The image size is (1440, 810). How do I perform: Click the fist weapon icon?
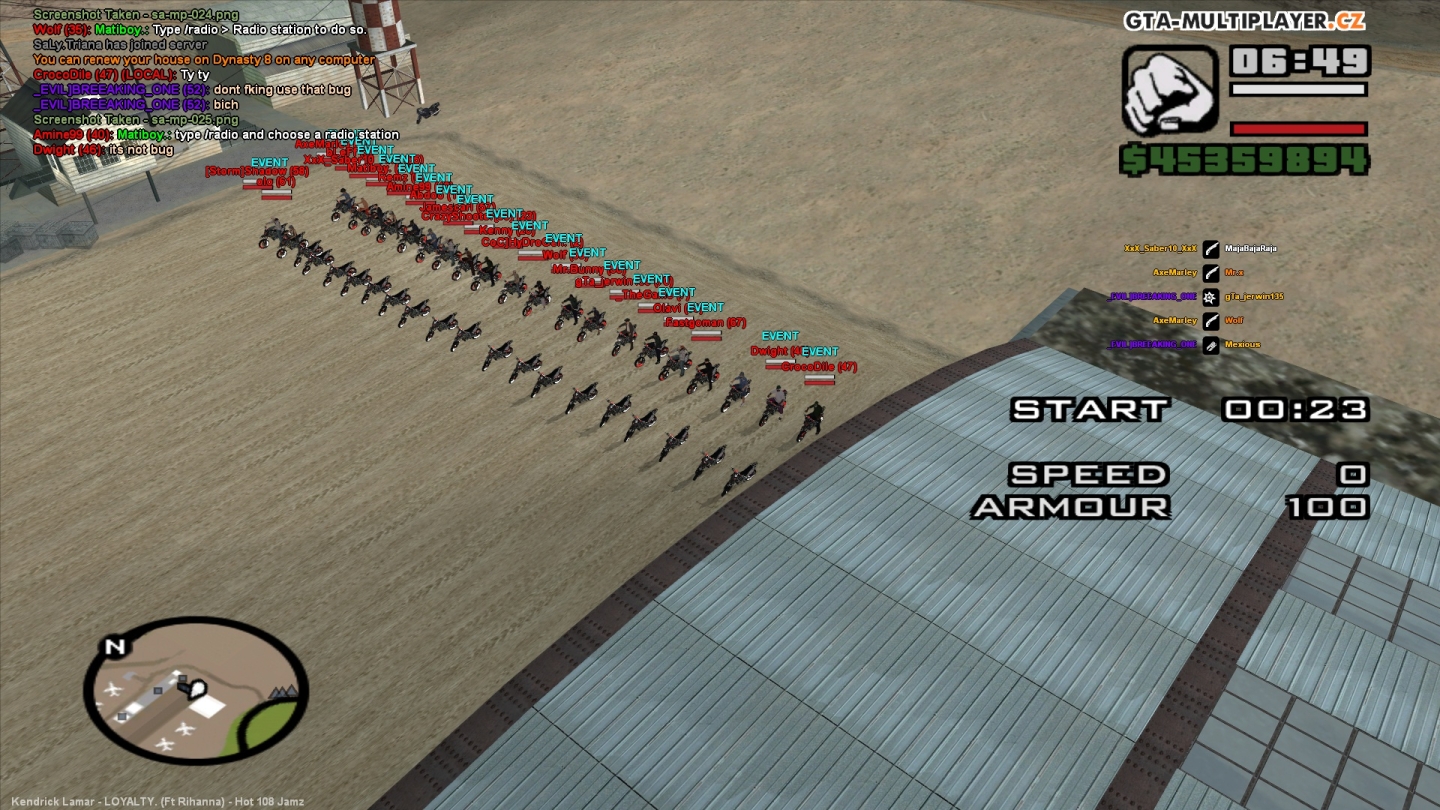coord(1170,89)
